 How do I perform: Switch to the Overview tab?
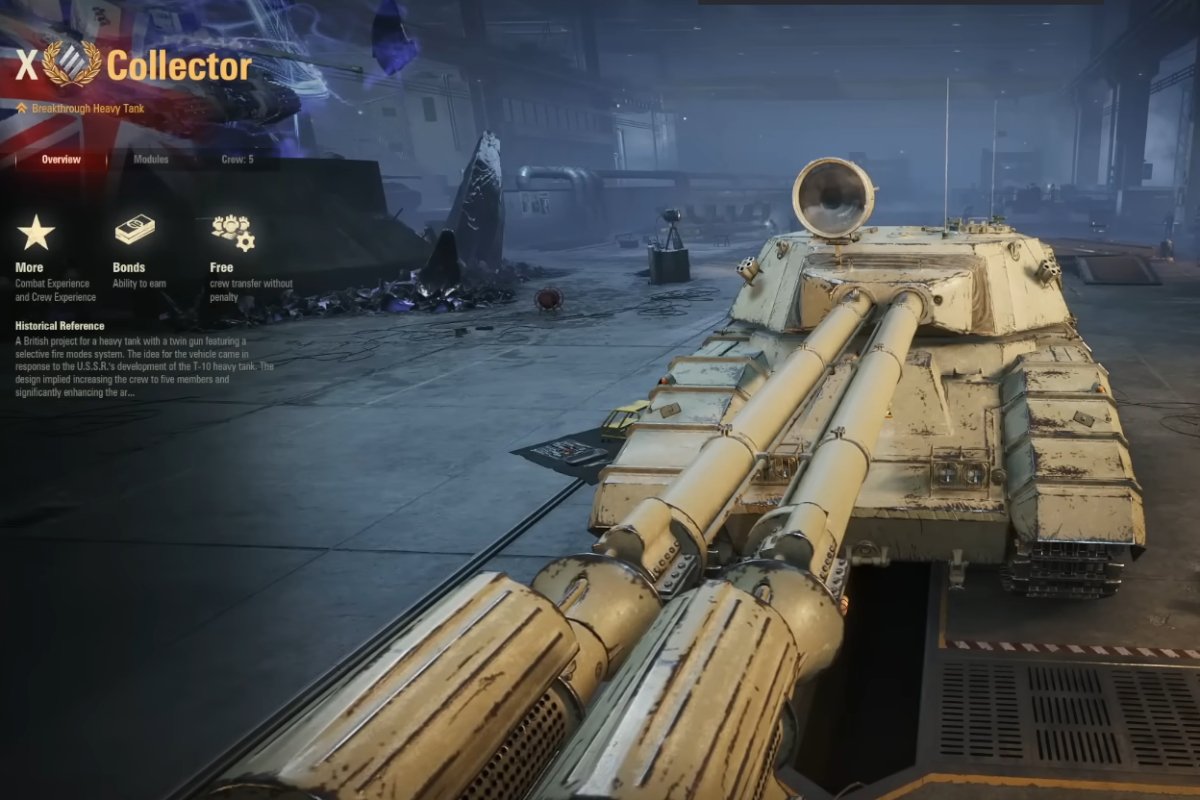click(x=61, y=159)
